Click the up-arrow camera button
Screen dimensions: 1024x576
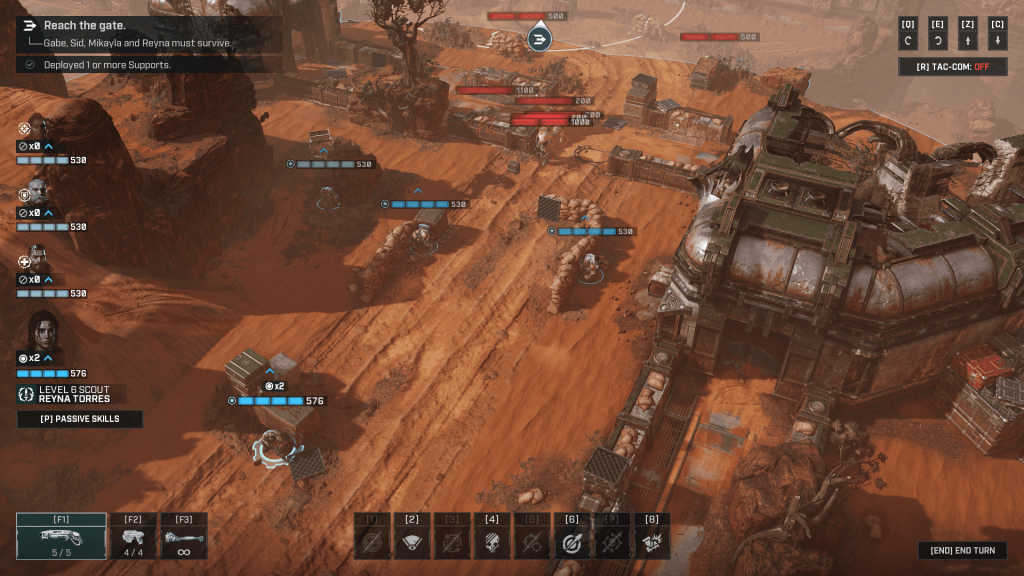coord(968,41)
